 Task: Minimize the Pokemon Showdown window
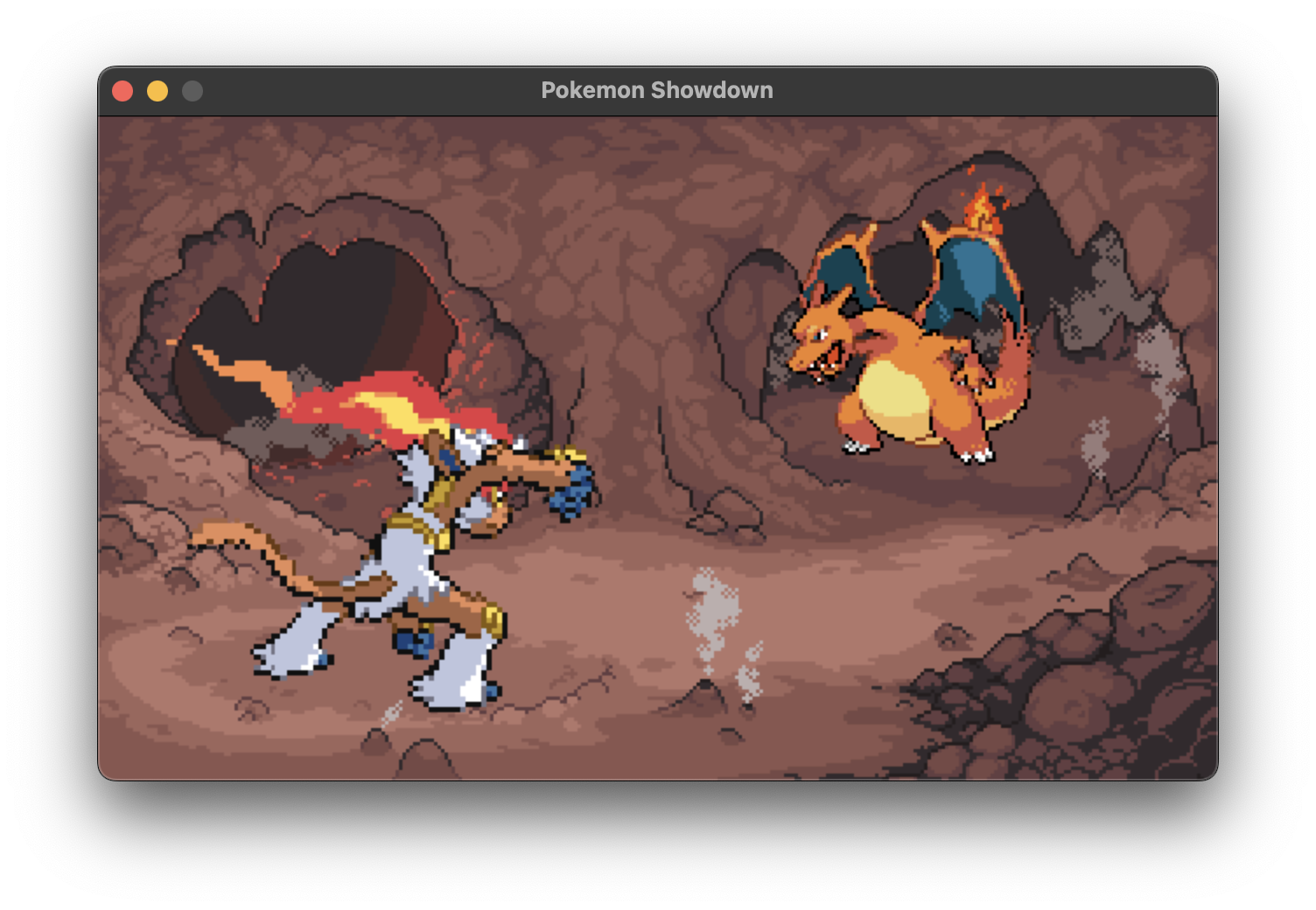tap(156, 89)
